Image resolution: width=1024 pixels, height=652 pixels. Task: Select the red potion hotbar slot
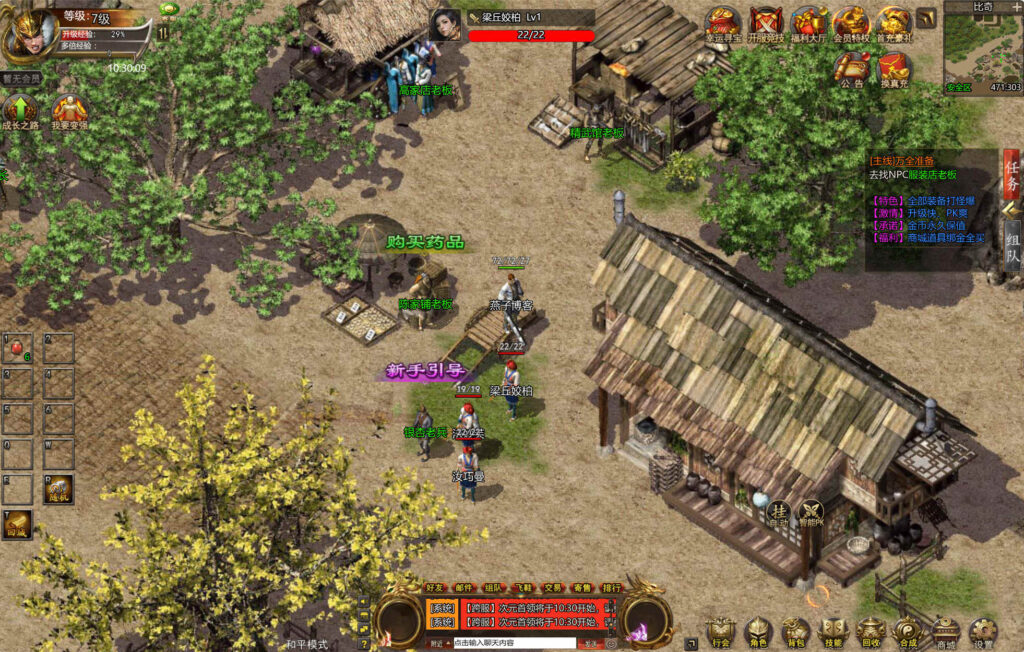coord(18,348)
